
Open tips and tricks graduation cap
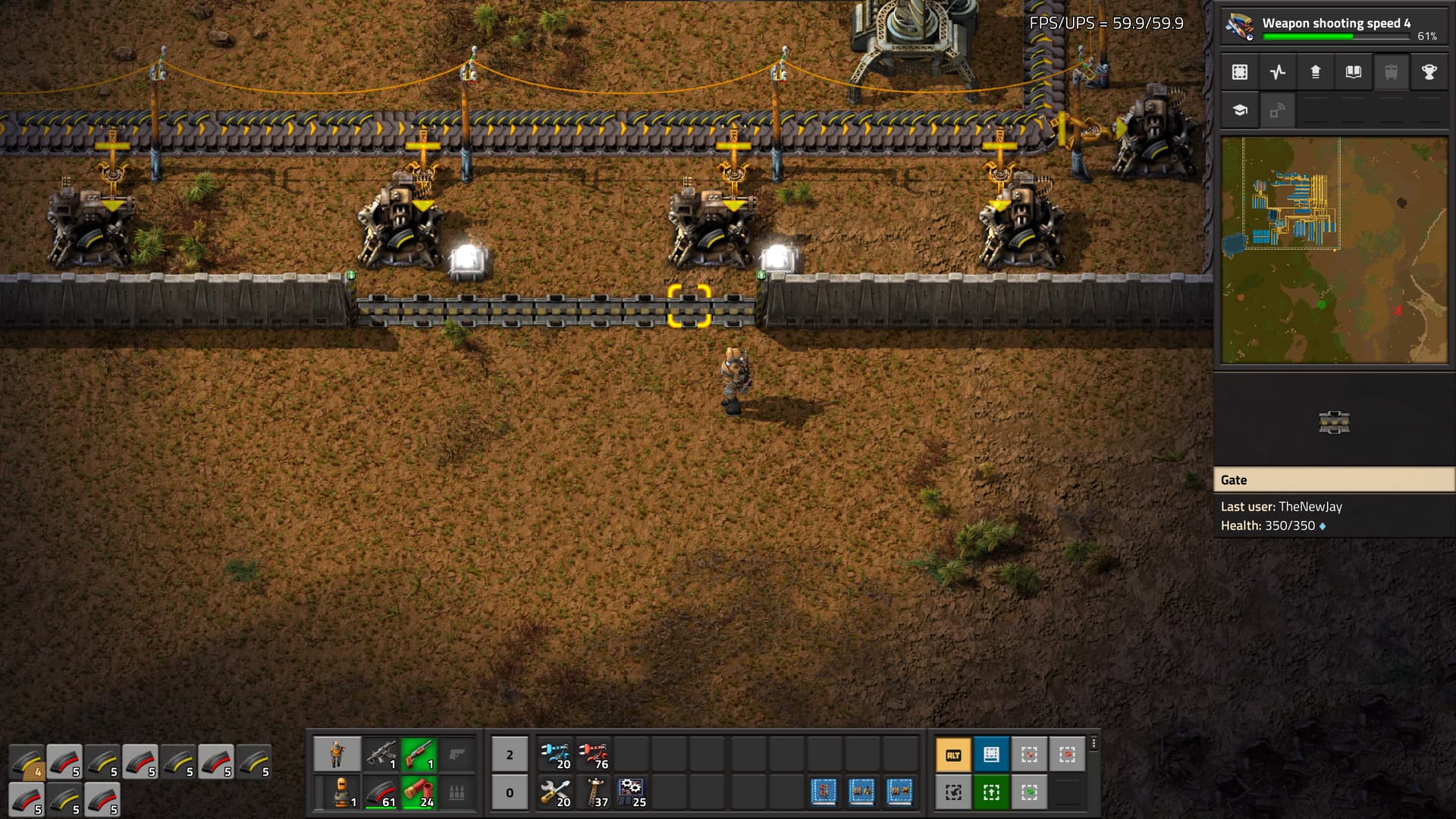(x=1240, y=111)
